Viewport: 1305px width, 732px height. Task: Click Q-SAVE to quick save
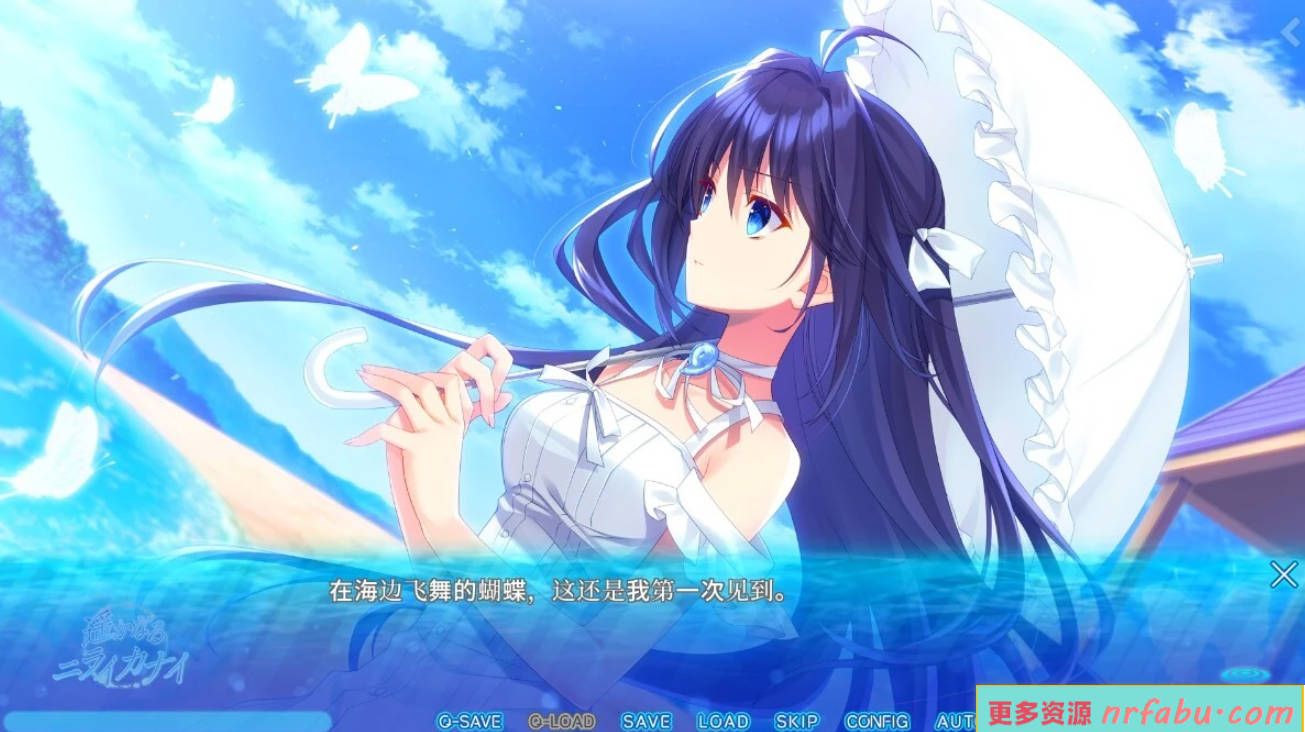pyautogui.click(x=471, y=721)
